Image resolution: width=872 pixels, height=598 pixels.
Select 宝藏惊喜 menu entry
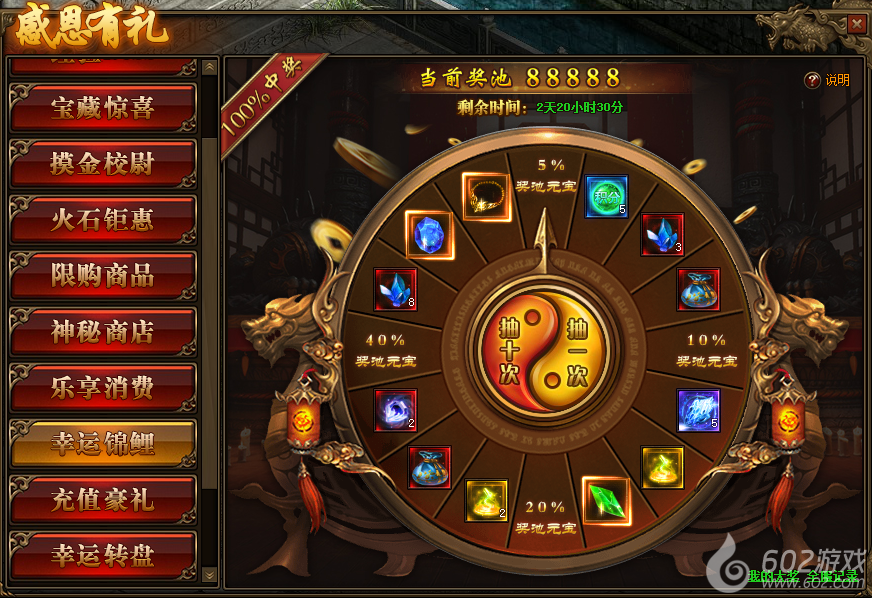[x=102, y=108]
